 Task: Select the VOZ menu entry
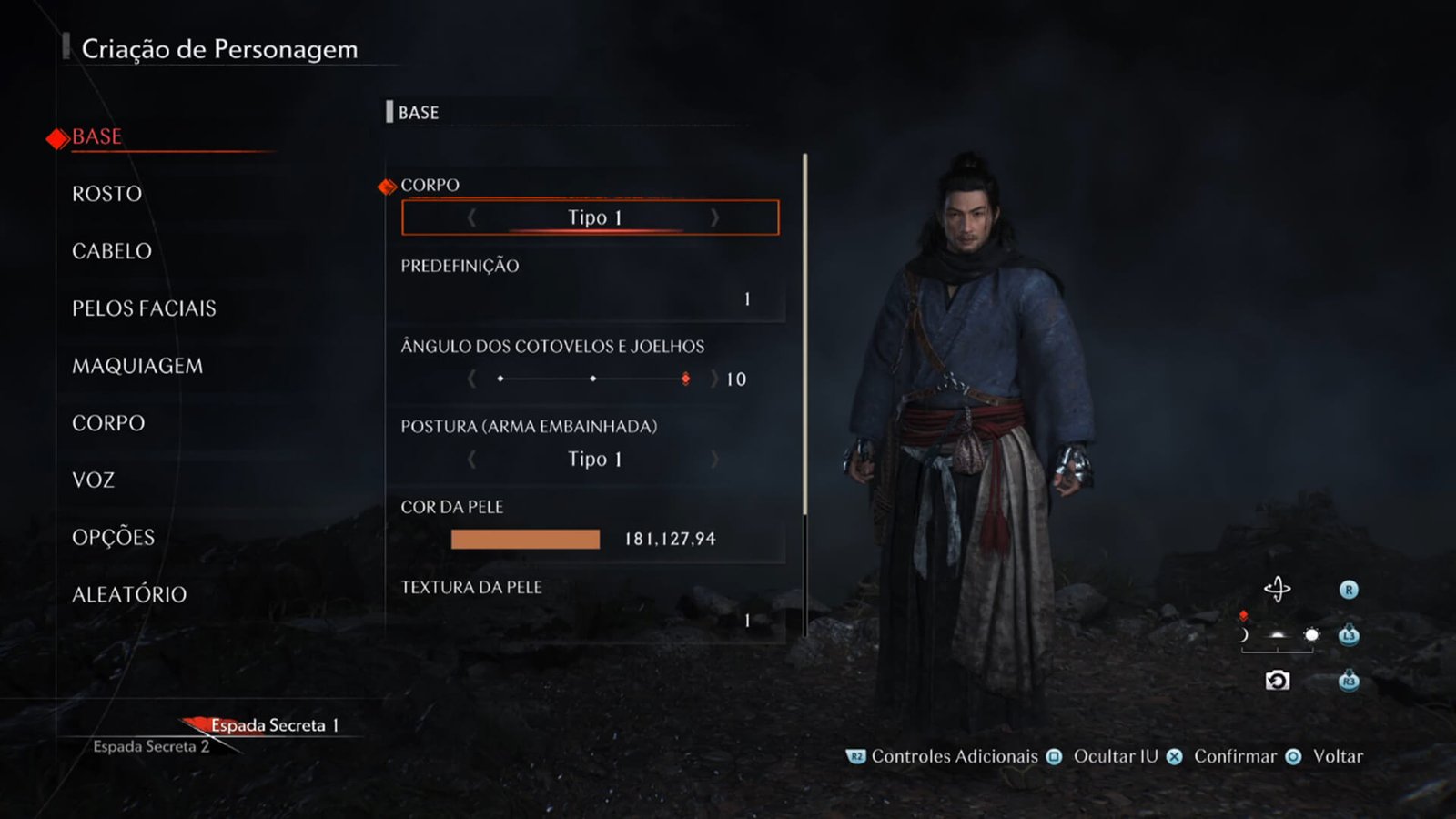click(x=93, y=480)
